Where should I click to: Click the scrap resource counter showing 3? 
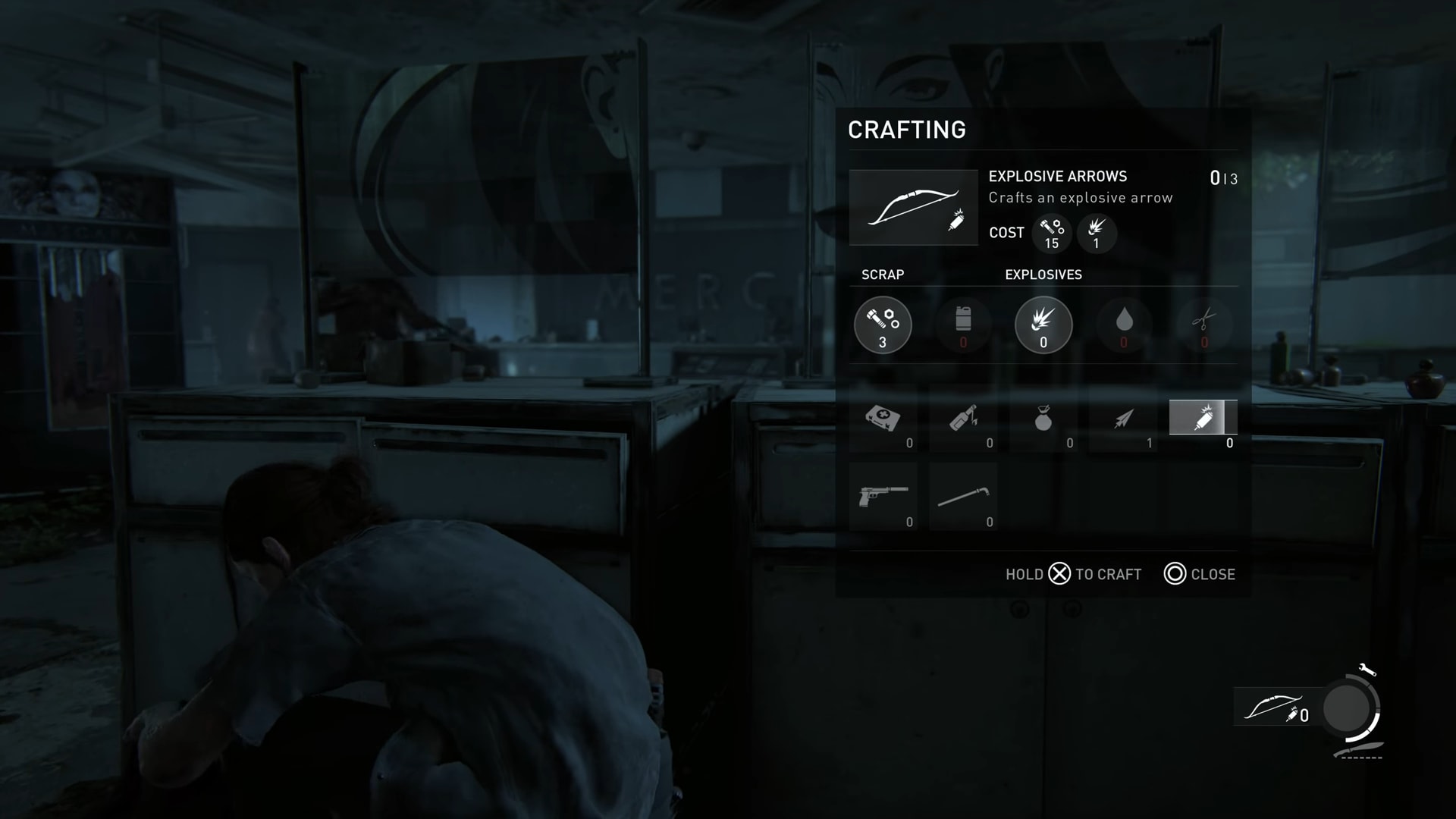pyautogui.click(x=883, y=325)
